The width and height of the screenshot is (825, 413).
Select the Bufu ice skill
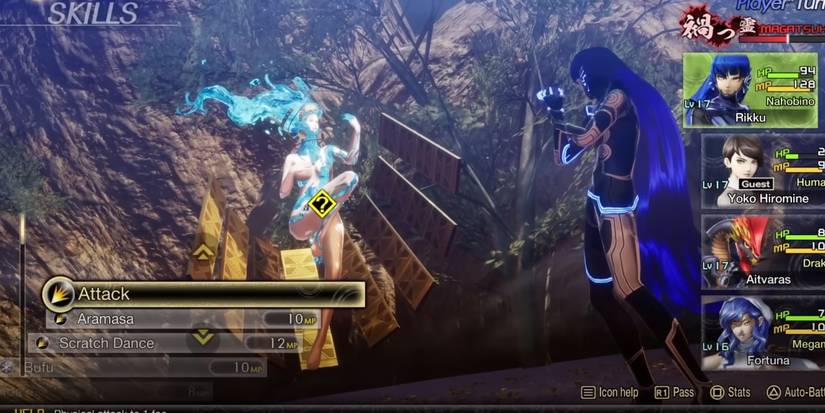pos(140,368)
